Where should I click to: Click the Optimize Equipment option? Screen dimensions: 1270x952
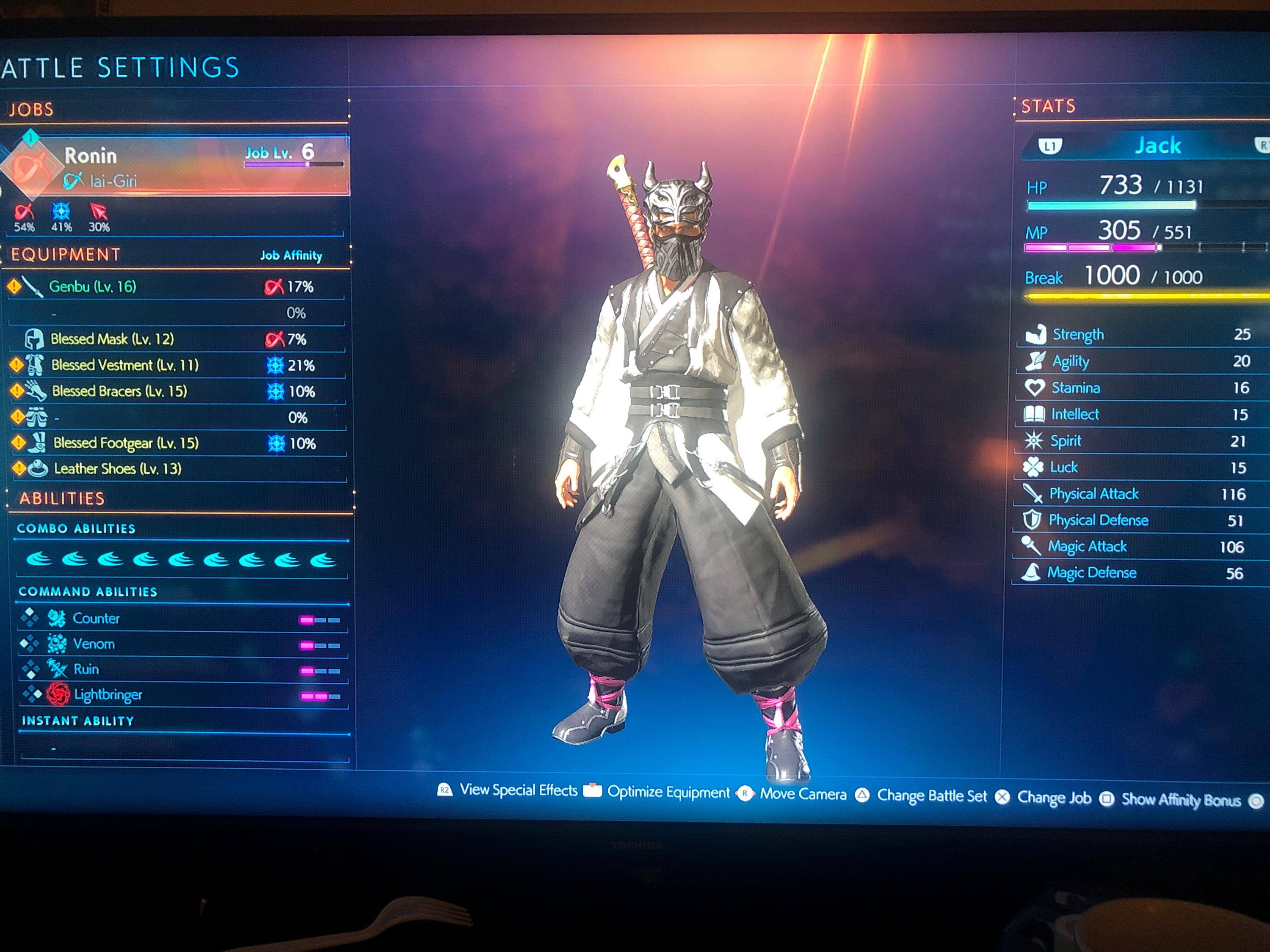tap(668, 792)
